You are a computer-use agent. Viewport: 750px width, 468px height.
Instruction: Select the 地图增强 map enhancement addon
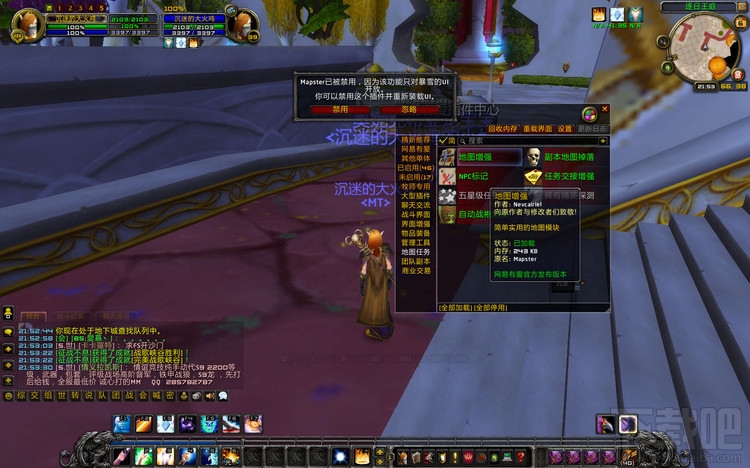[x=480, y=157]
